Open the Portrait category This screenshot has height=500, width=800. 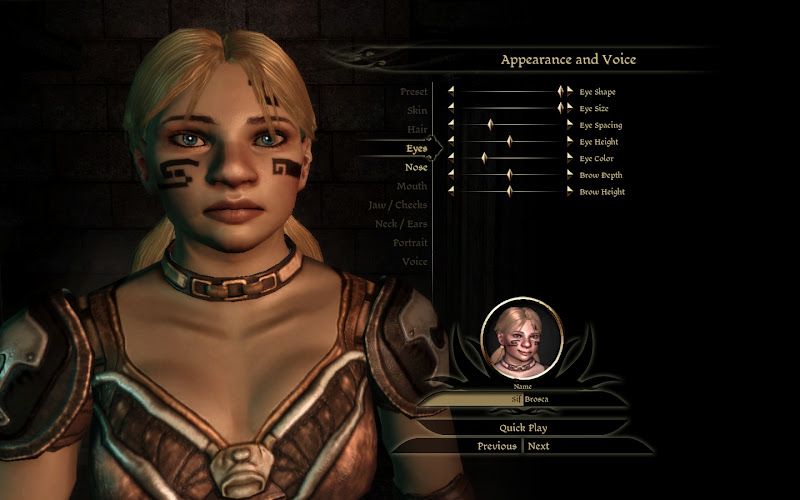410,243
